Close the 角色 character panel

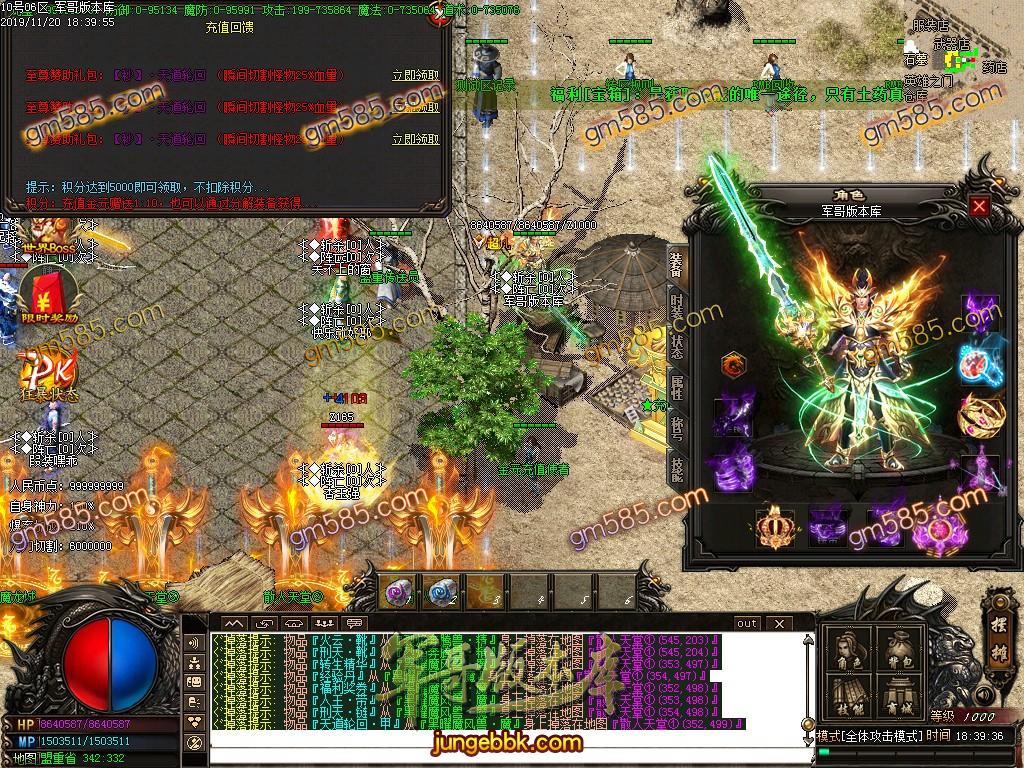(979, 207)
